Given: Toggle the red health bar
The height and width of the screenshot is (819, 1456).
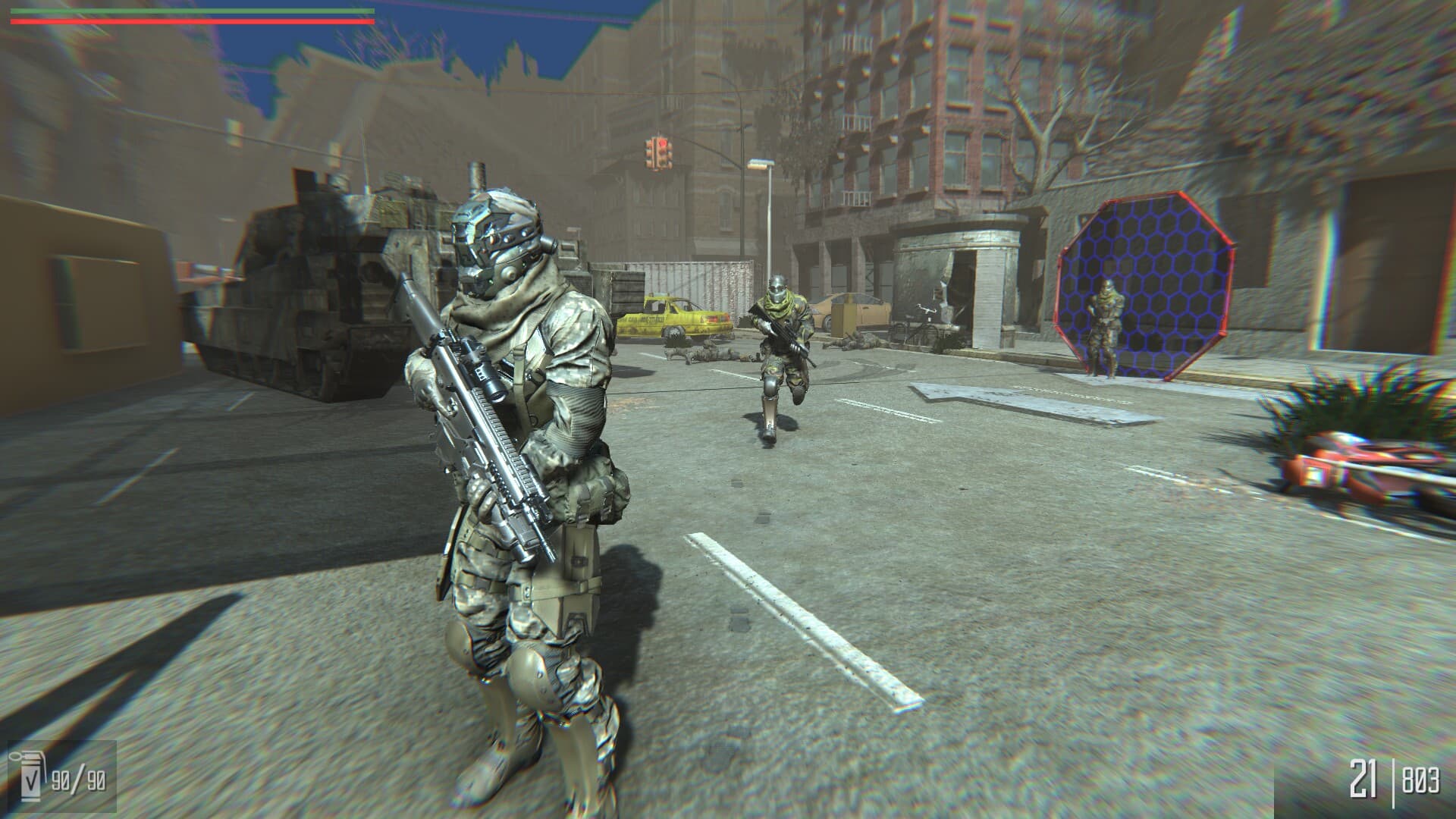Looking at the screenshot, I should click(x=190, y=23).
